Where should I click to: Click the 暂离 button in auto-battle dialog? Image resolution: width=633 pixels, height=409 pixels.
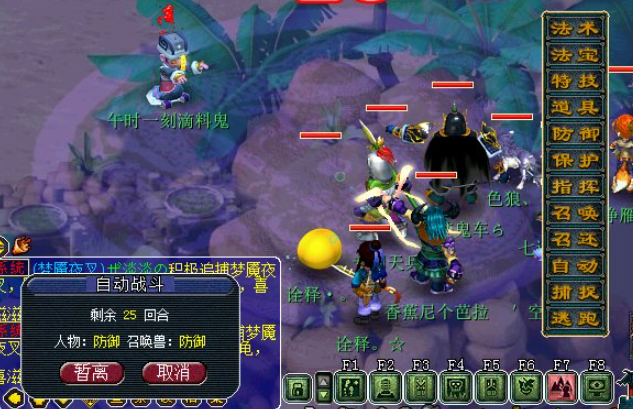pyautogui.click(x=99, y=373)
